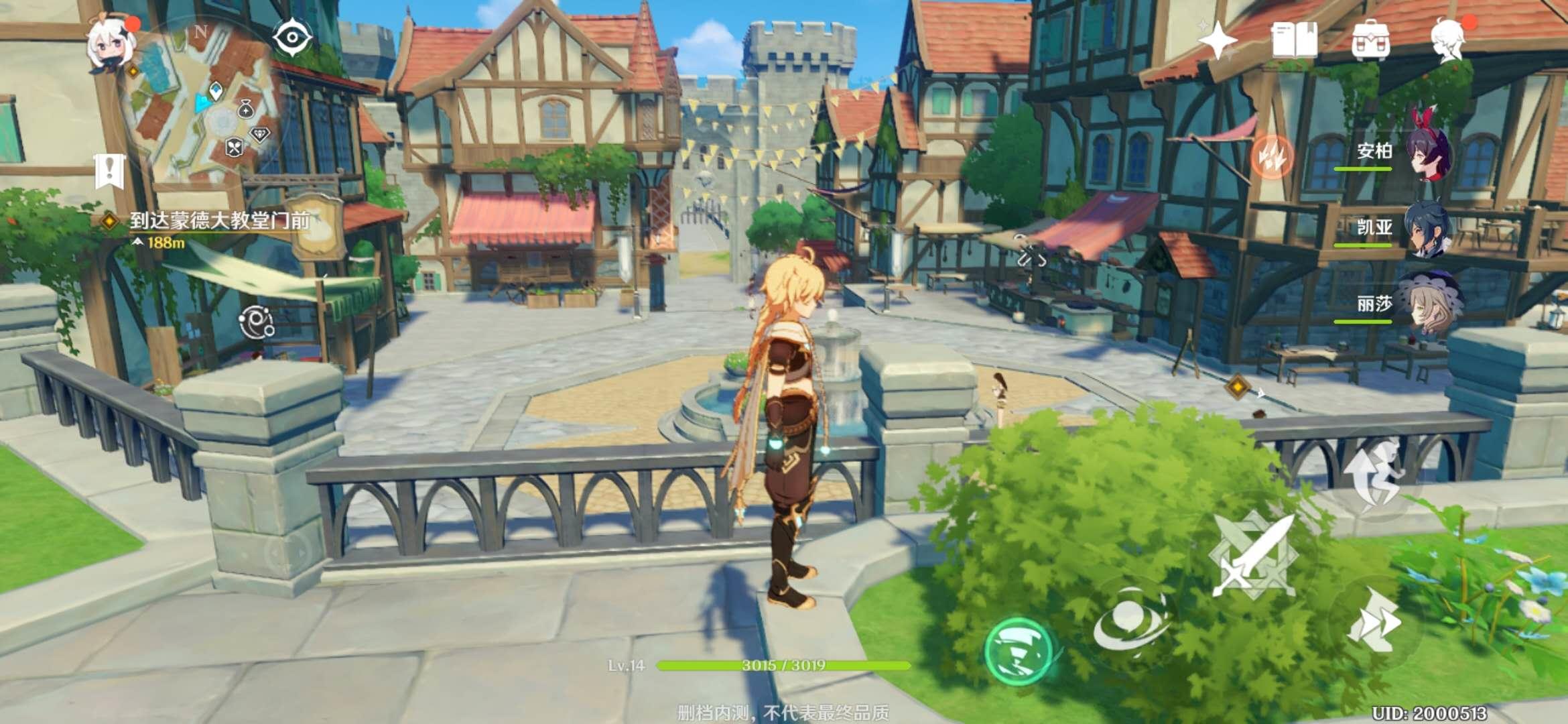Open the character profile icon

(1449, 40)
